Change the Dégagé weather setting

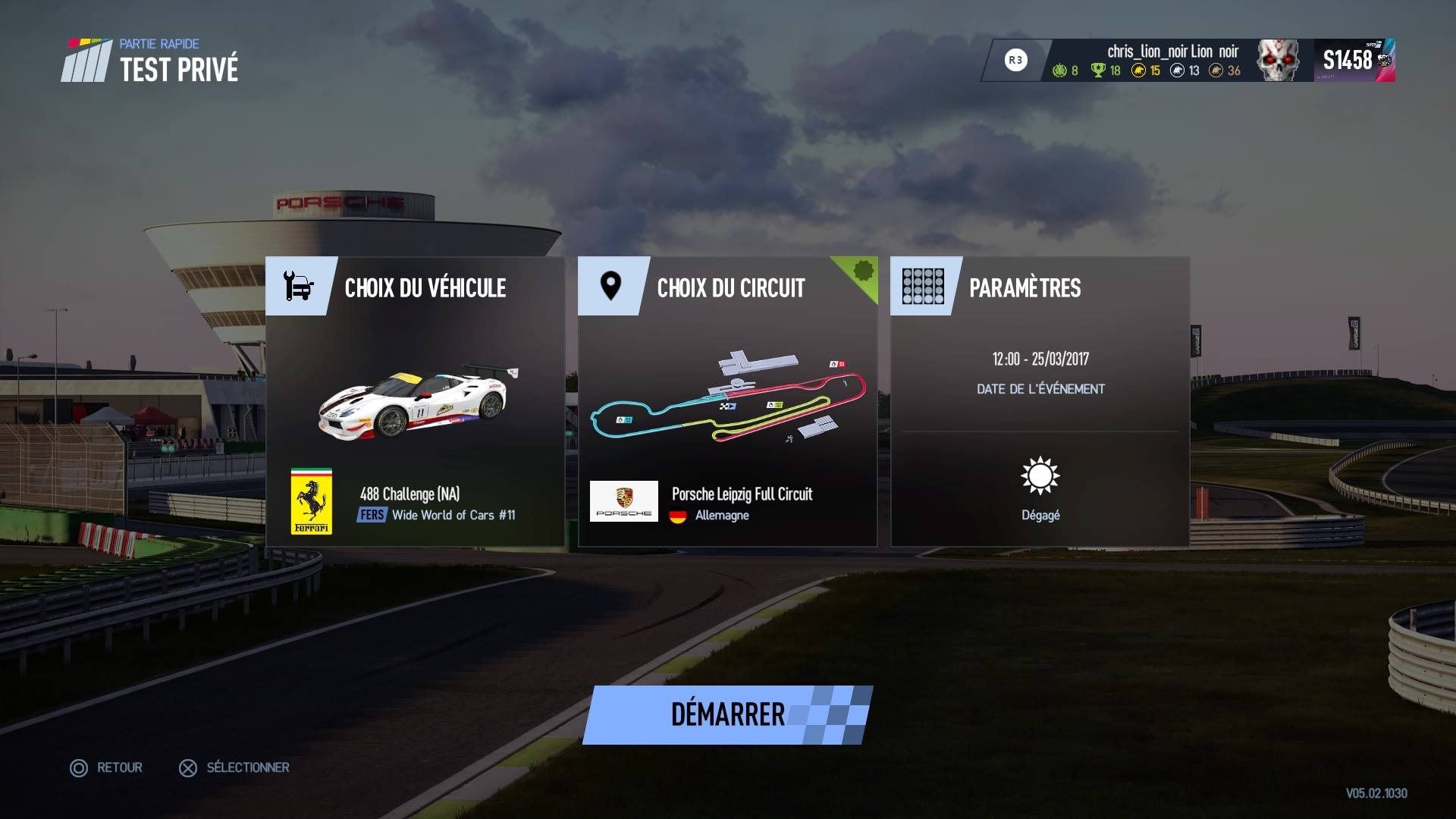1040,489
